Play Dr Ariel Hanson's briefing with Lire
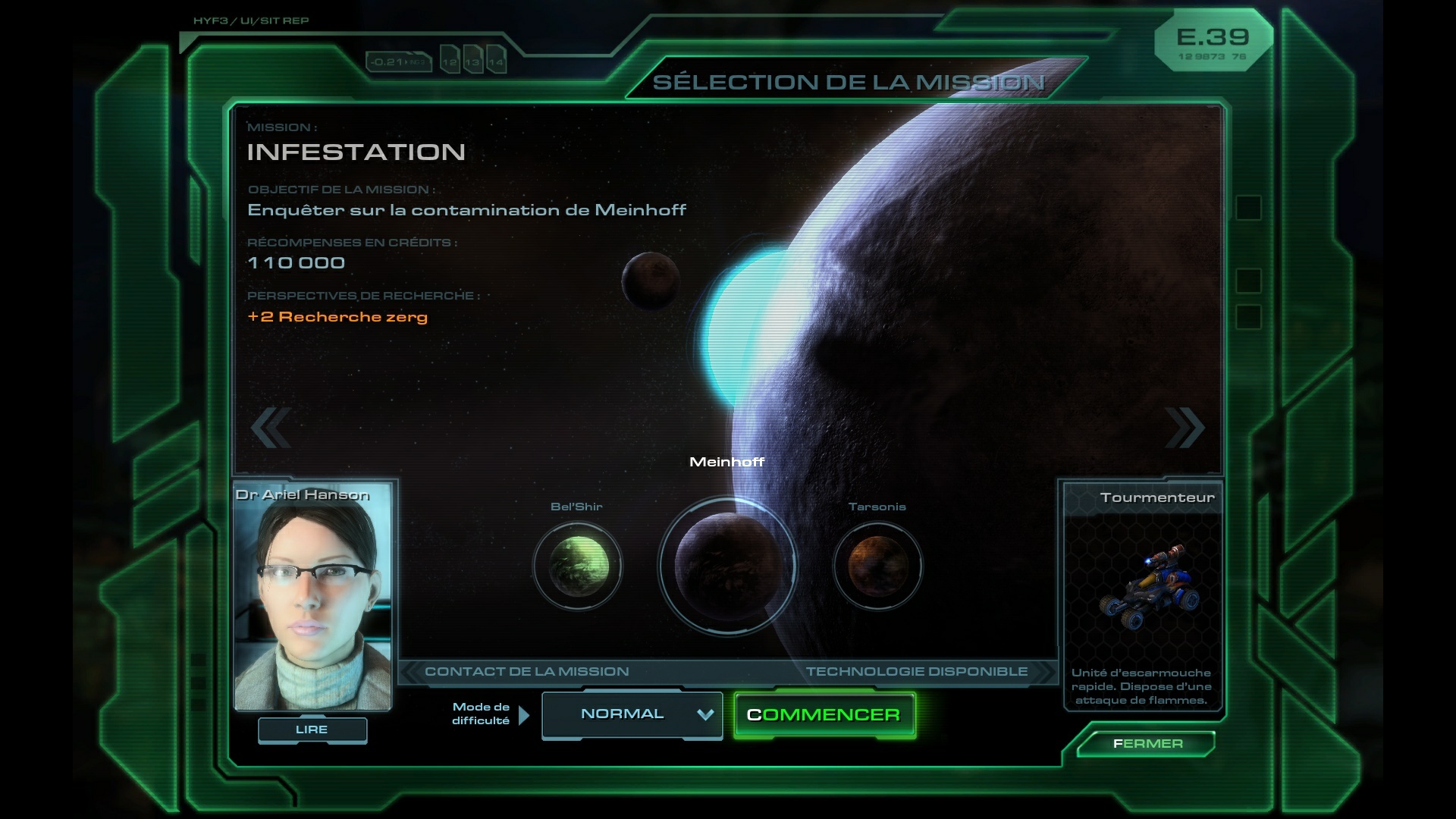 click(x=312, y=730)
